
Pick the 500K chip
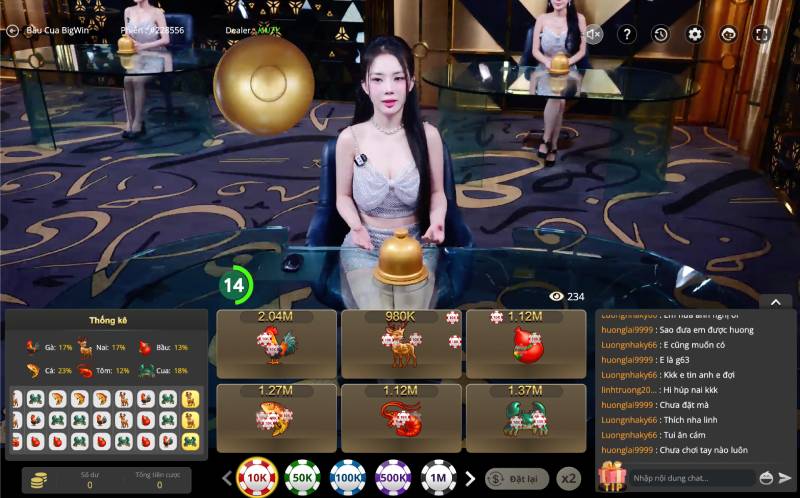tap(393, 478)
